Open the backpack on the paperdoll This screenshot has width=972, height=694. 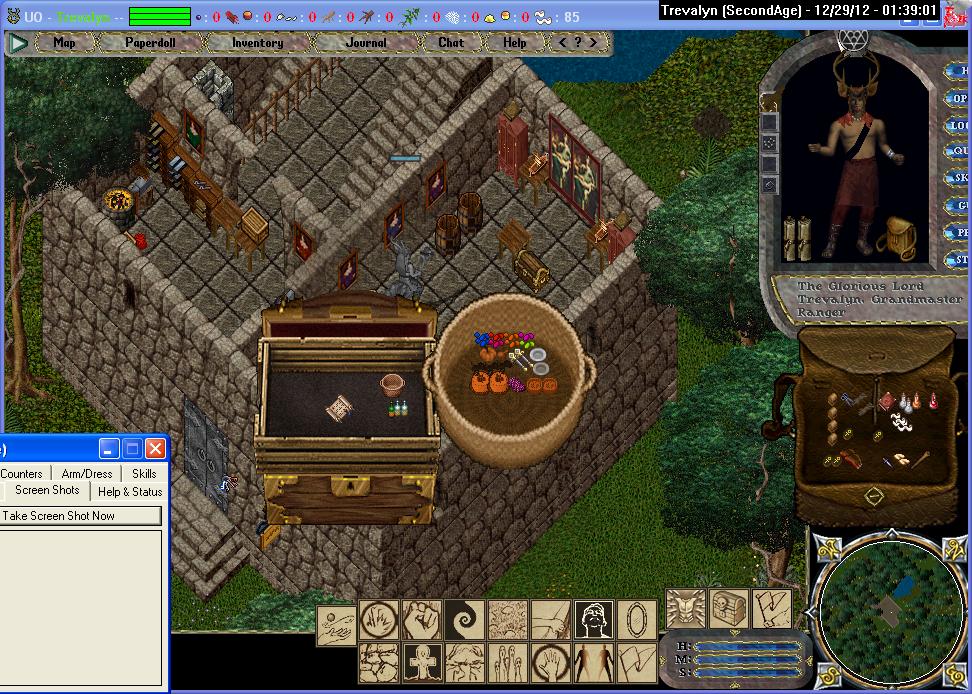[900, 237]
